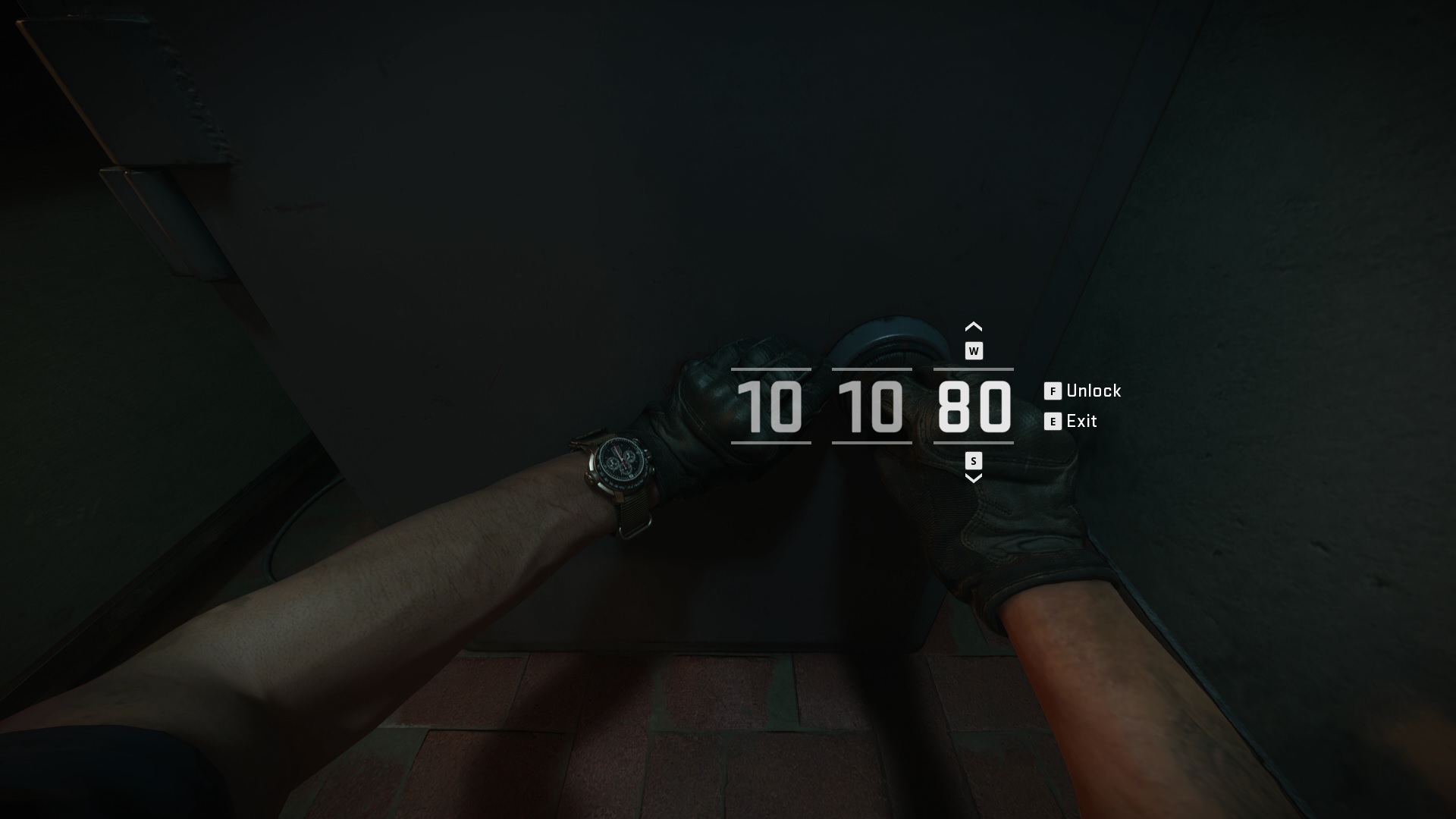Click the S key prompt icon

click(974, 461)
